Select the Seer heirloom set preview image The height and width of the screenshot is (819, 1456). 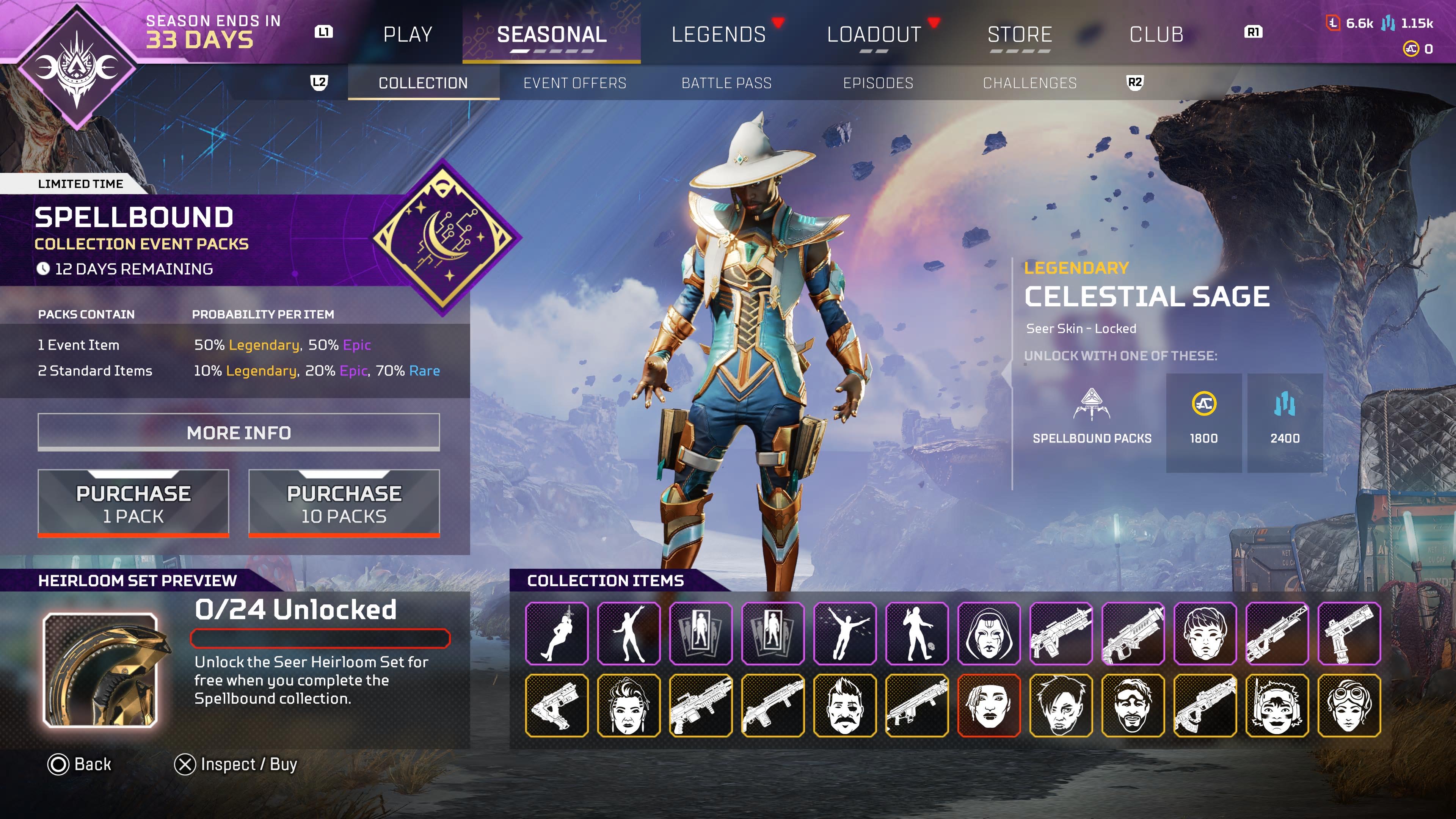100,670
